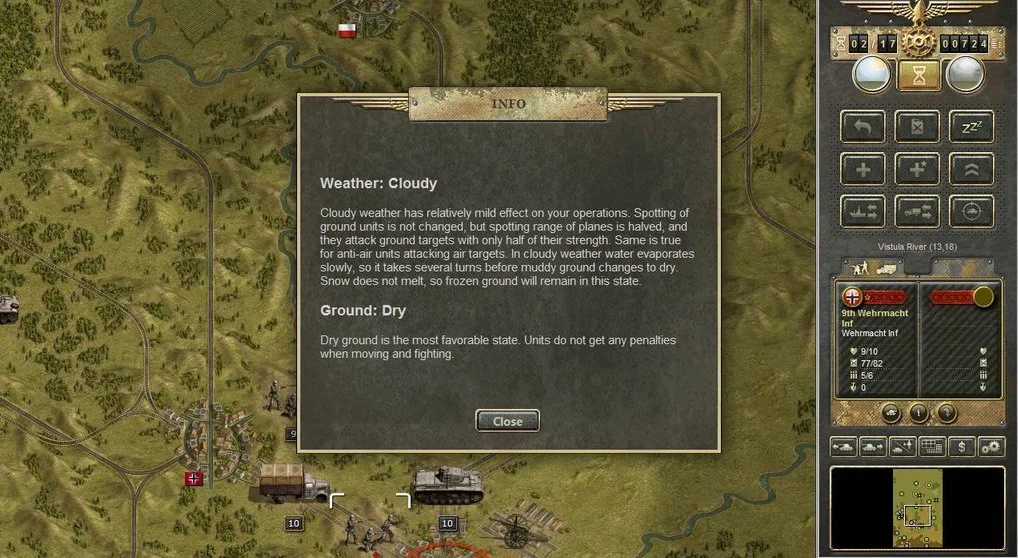Screen dimensions: 1018x558
Task: Click the plane and star toolbar icon
Action: tap(903, 447)
